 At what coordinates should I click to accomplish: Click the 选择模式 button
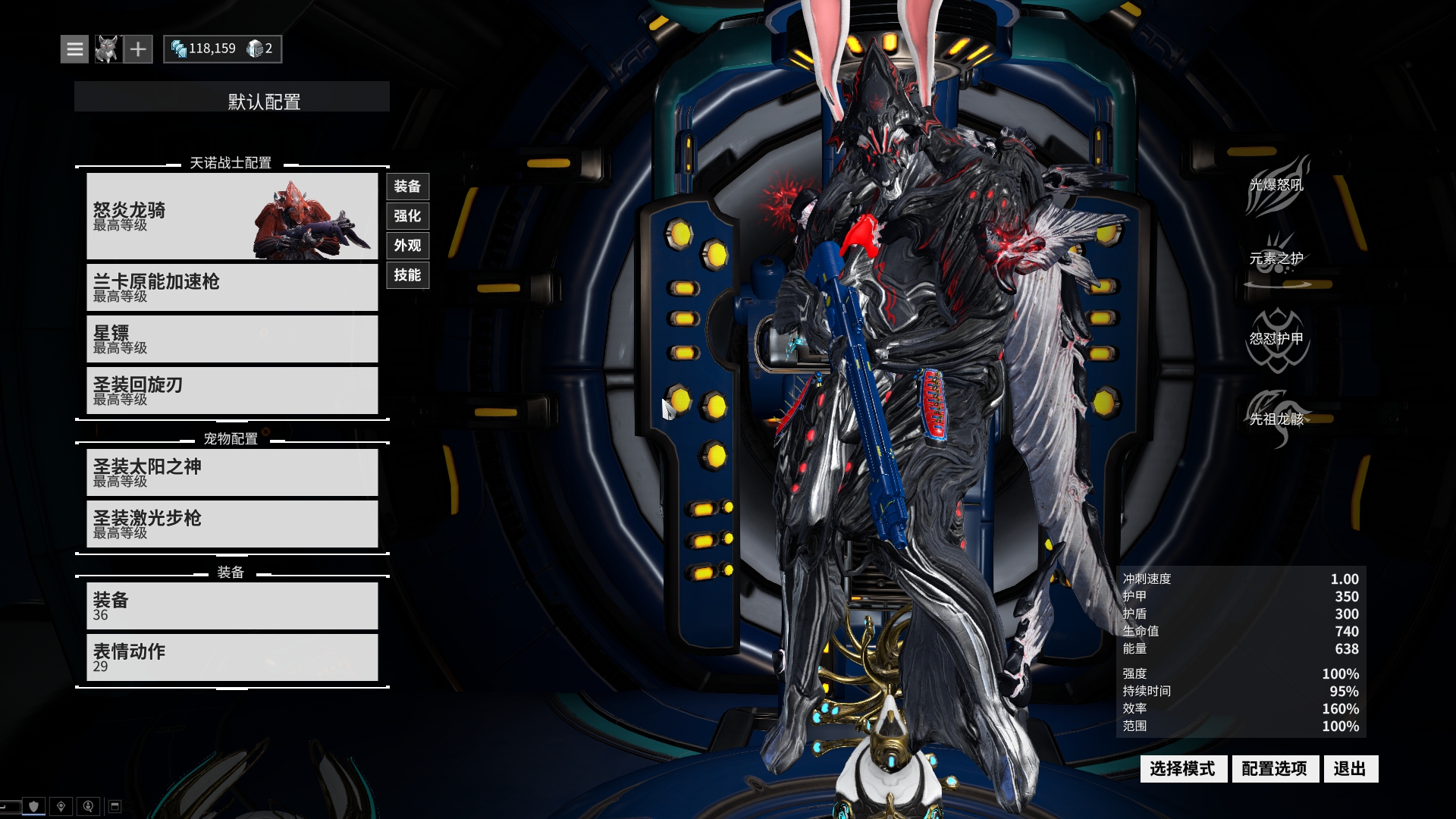point(1183,769)
